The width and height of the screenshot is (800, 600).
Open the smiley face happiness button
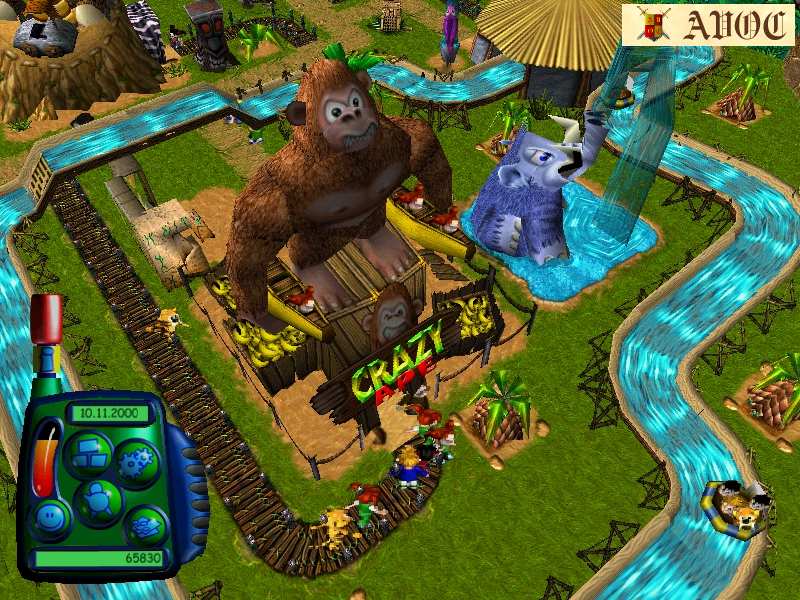[51, 516]
